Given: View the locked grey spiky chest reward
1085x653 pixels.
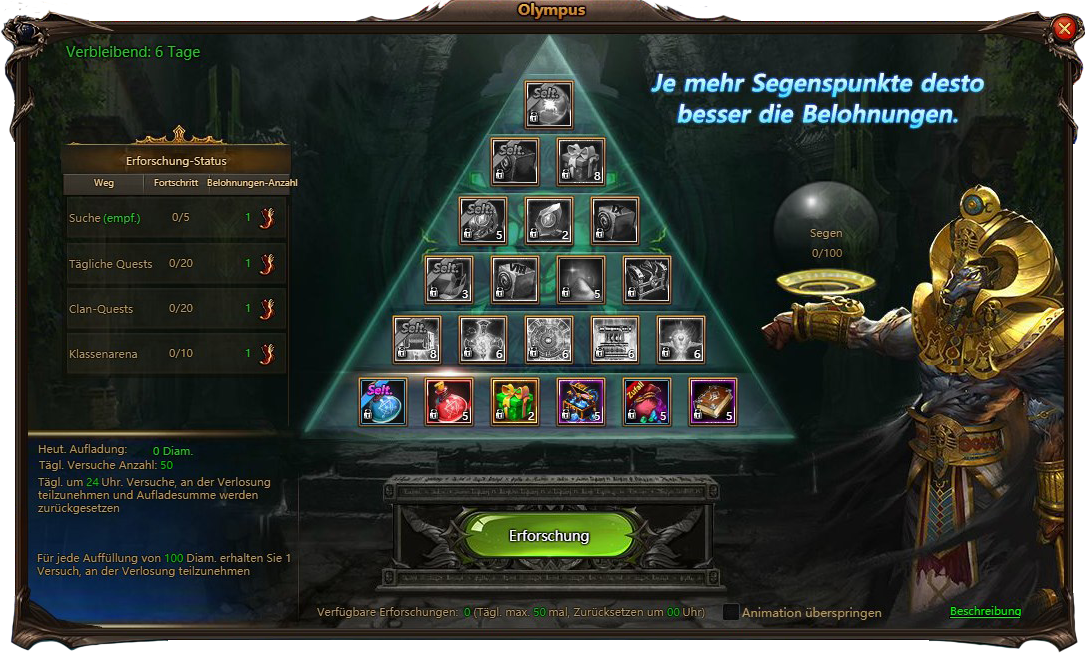Looking at the screenshot, I should [647, 279].
